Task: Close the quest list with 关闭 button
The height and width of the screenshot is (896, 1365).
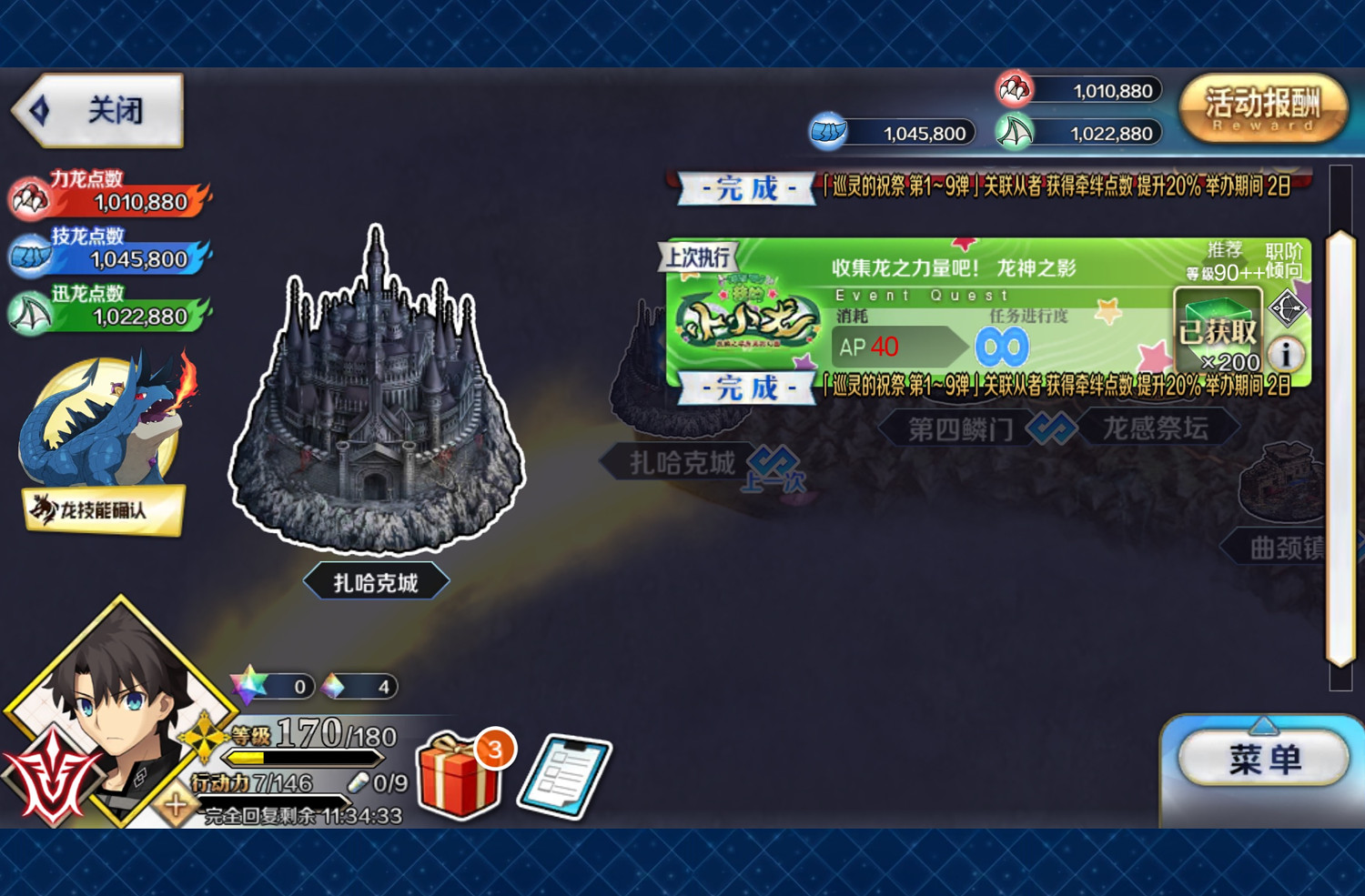Action: click(x=100, y=111)
